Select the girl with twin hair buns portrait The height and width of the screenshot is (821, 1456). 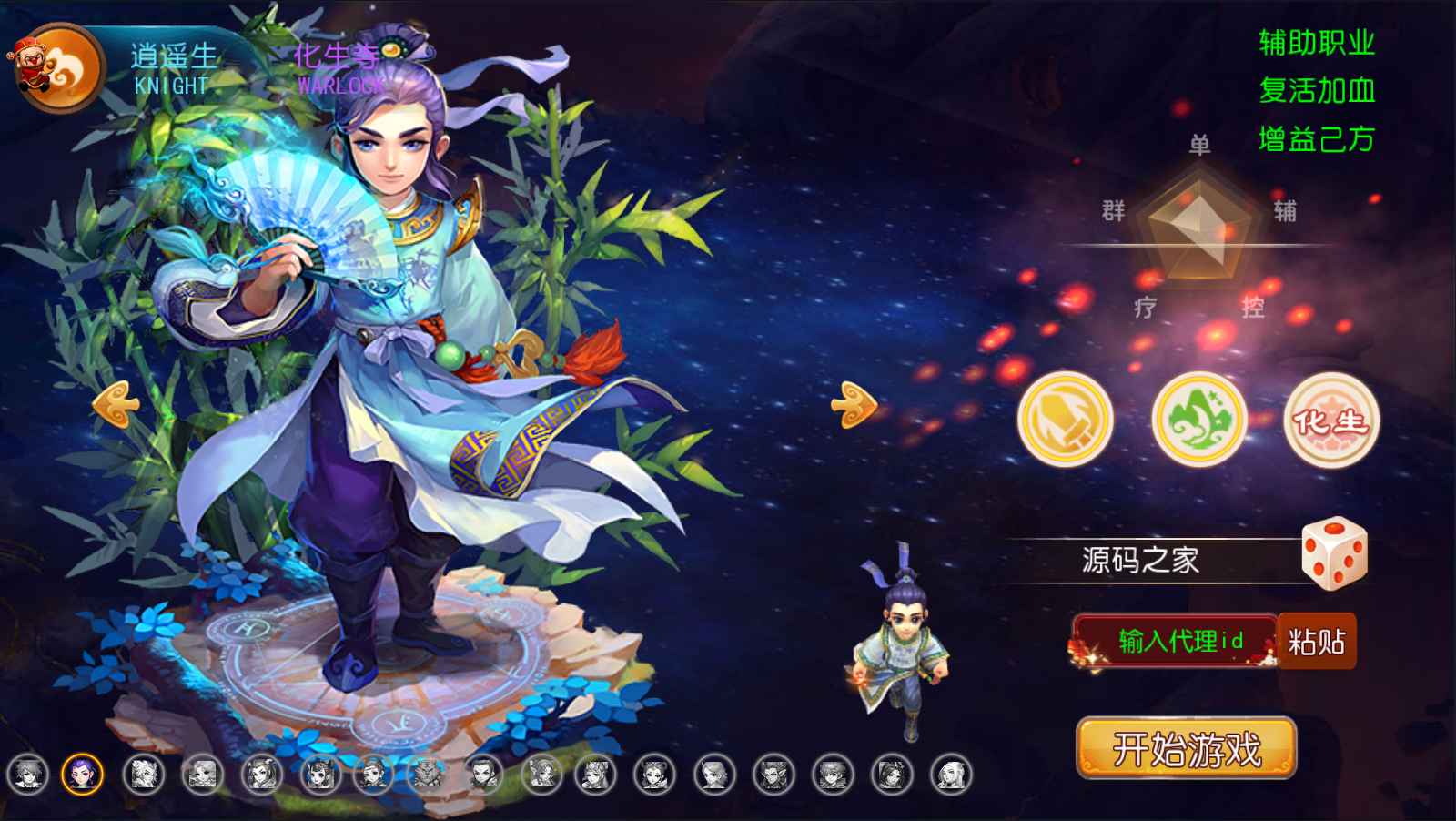pos(319,775)
